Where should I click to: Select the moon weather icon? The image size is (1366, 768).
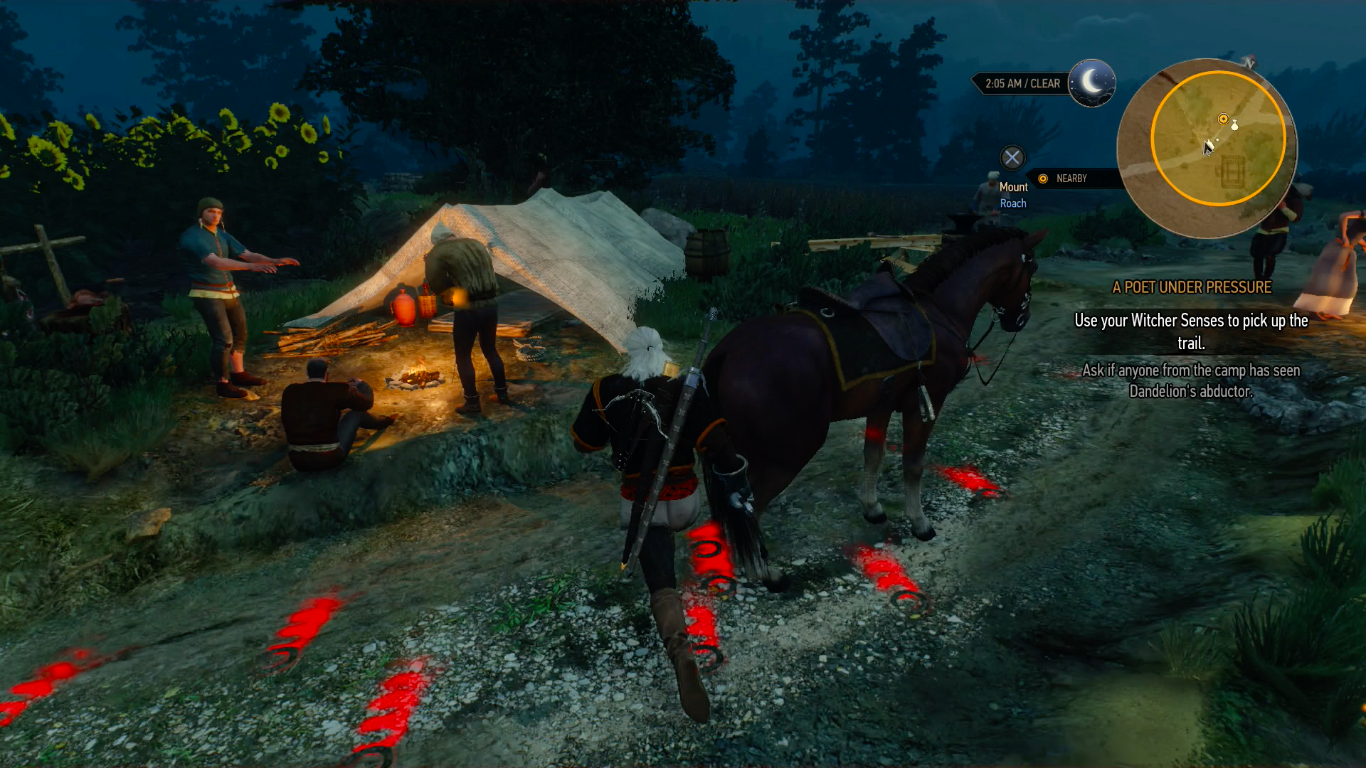point(1091,83)
